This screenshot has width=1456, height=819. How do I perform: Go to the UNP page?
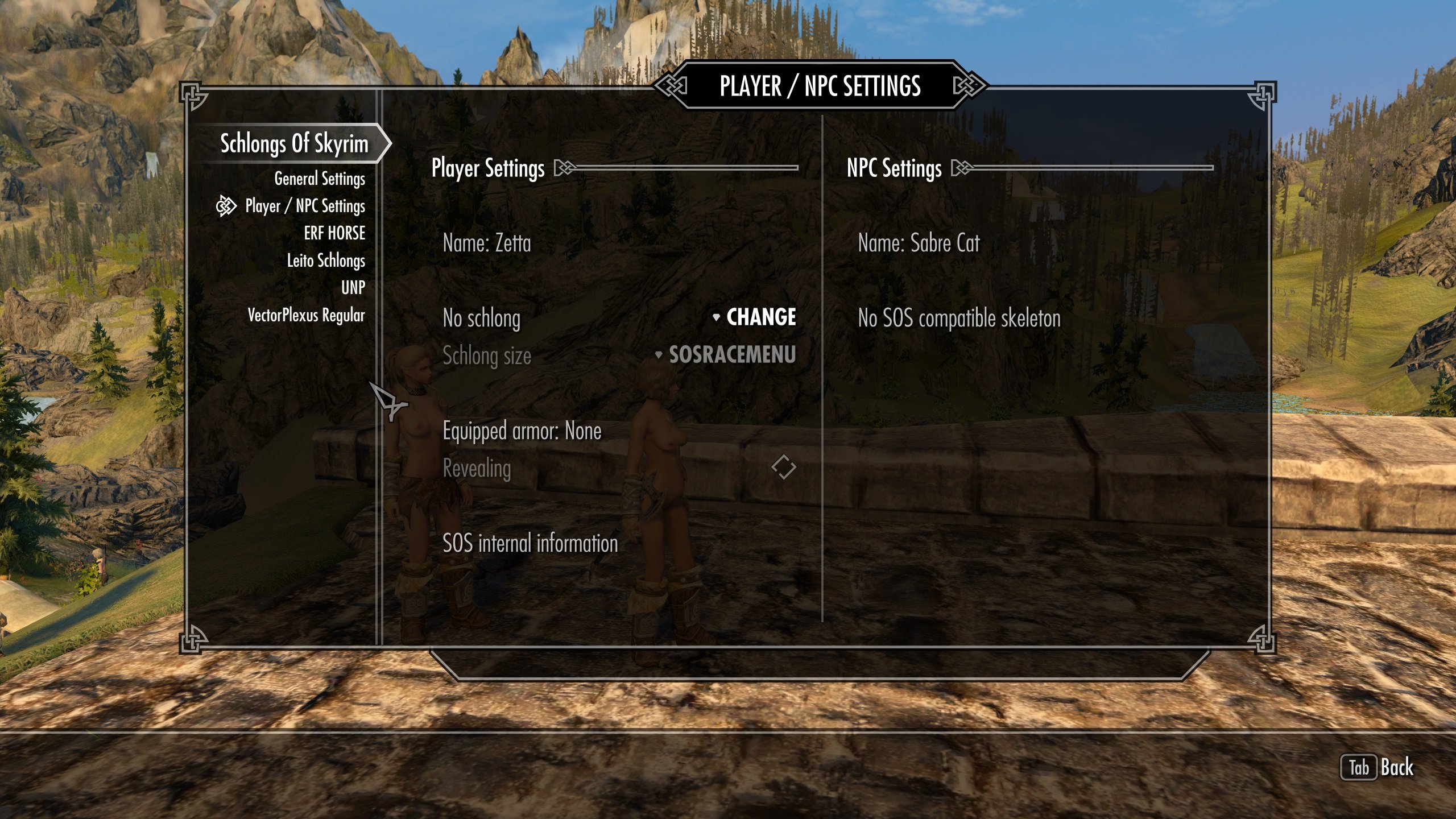[353, 288]
